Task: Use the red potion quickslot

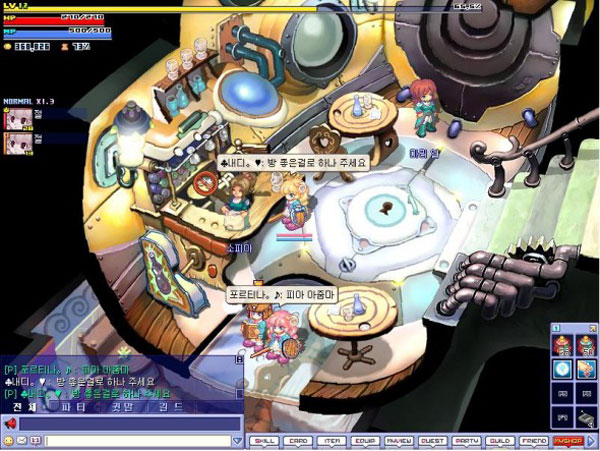Action: click(561, 347)
